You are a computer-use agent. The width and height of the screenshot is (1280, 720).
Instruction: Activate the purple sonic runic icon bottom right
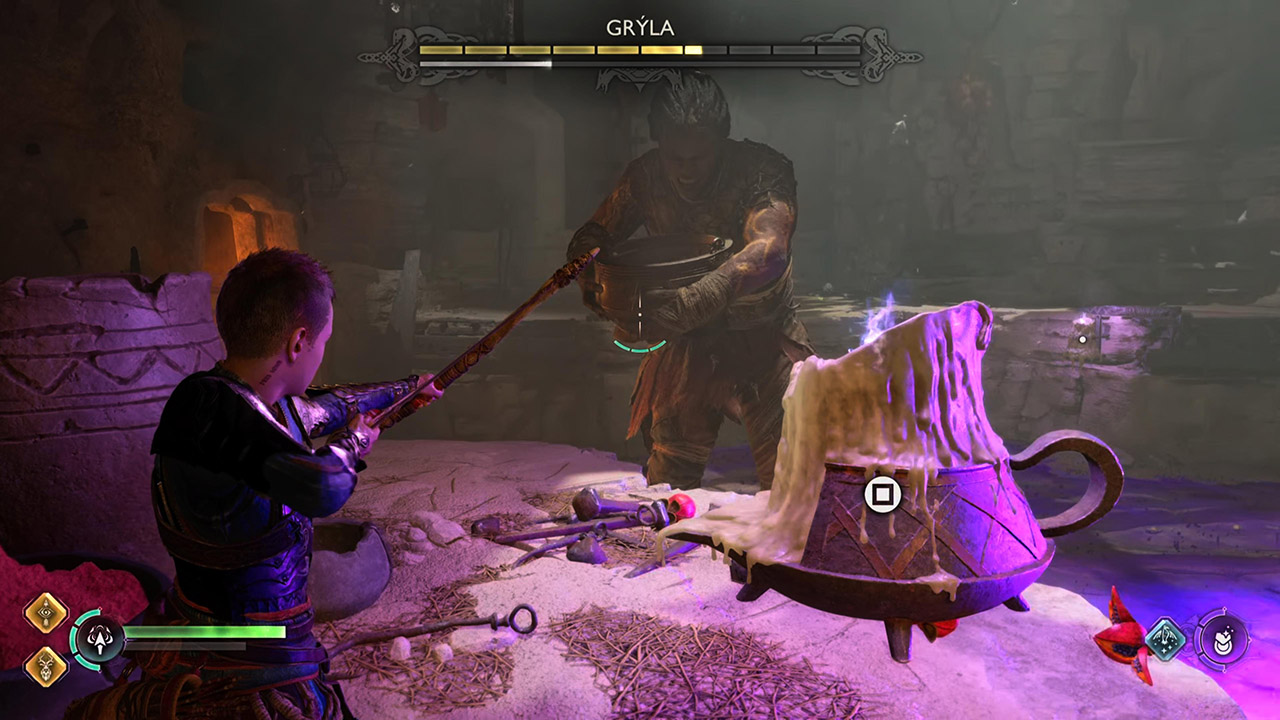1224,639
